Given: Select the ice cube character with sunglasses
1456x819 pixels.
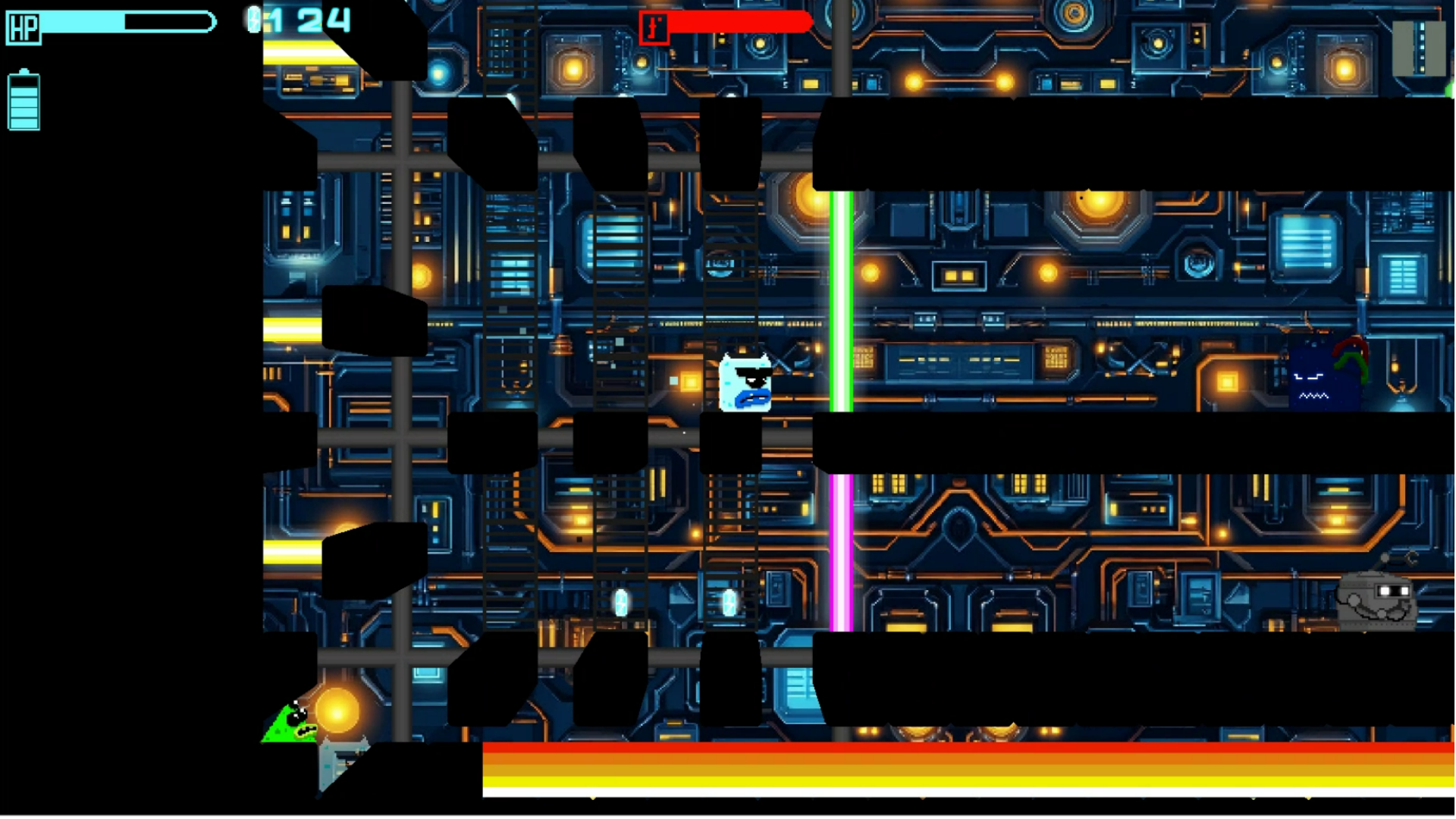Looking at the screenshot, I should click(x=747, y=383).
